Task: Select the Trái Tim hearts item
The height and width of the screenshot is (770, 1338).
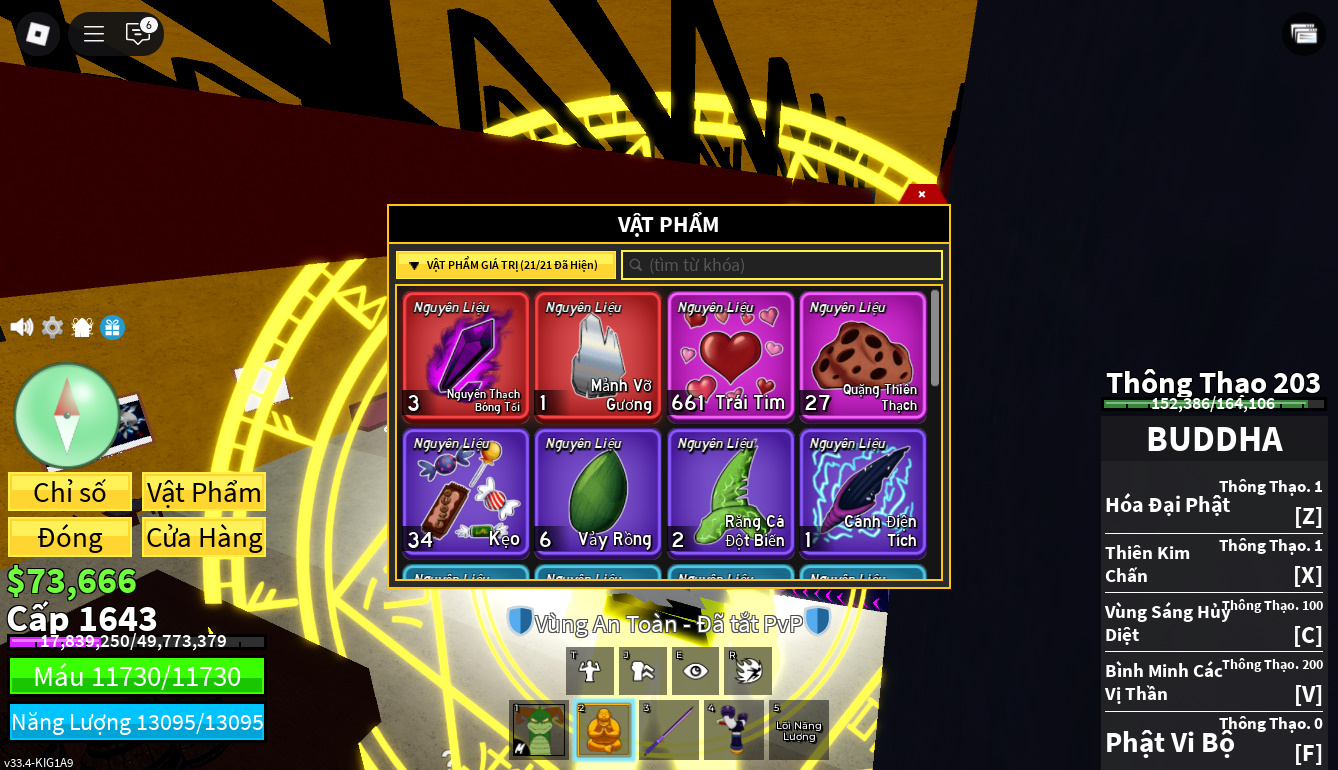Action: [730, 355]
